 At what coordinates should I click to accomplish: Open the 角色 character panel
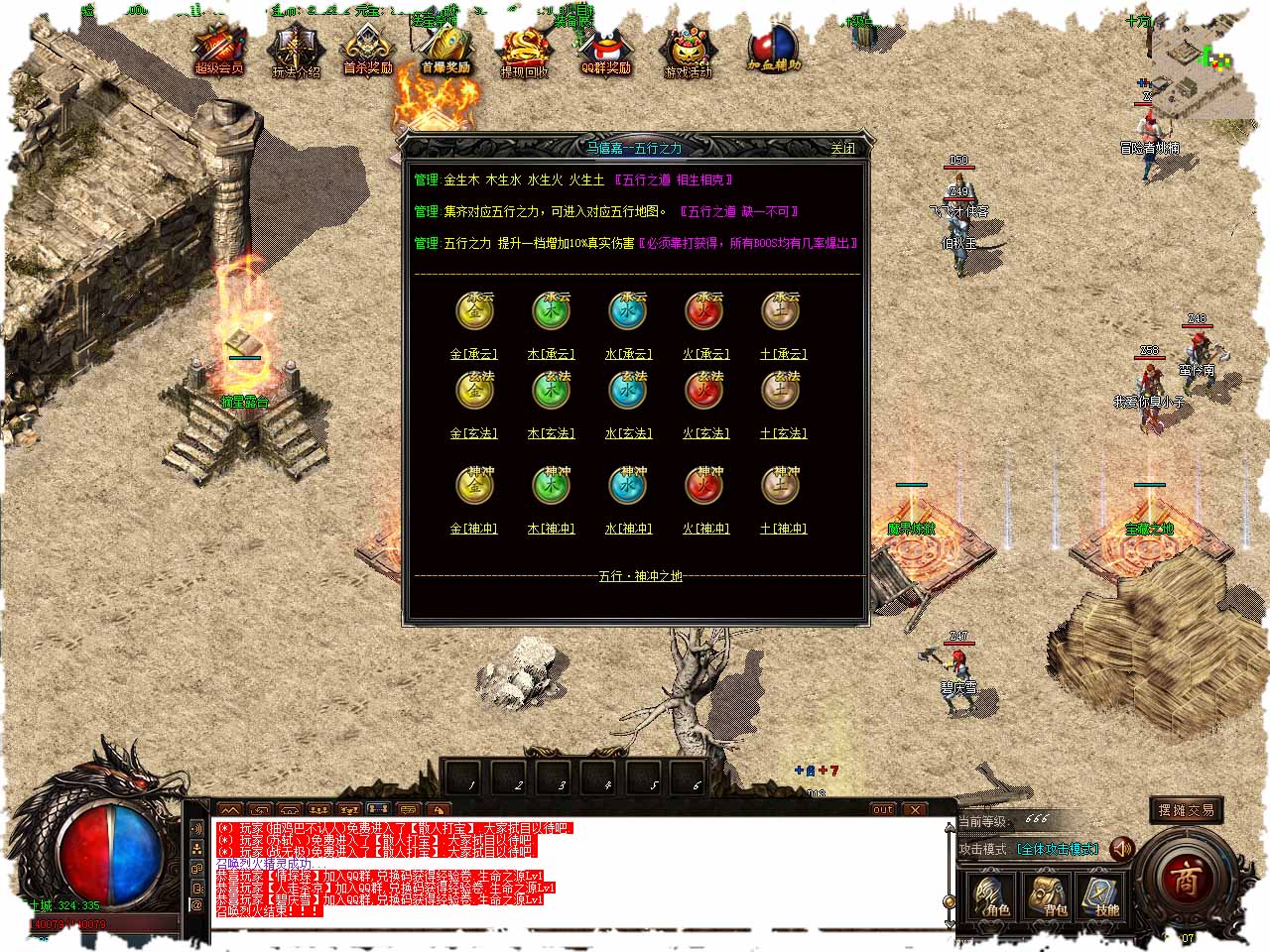(x=991, y=893)
